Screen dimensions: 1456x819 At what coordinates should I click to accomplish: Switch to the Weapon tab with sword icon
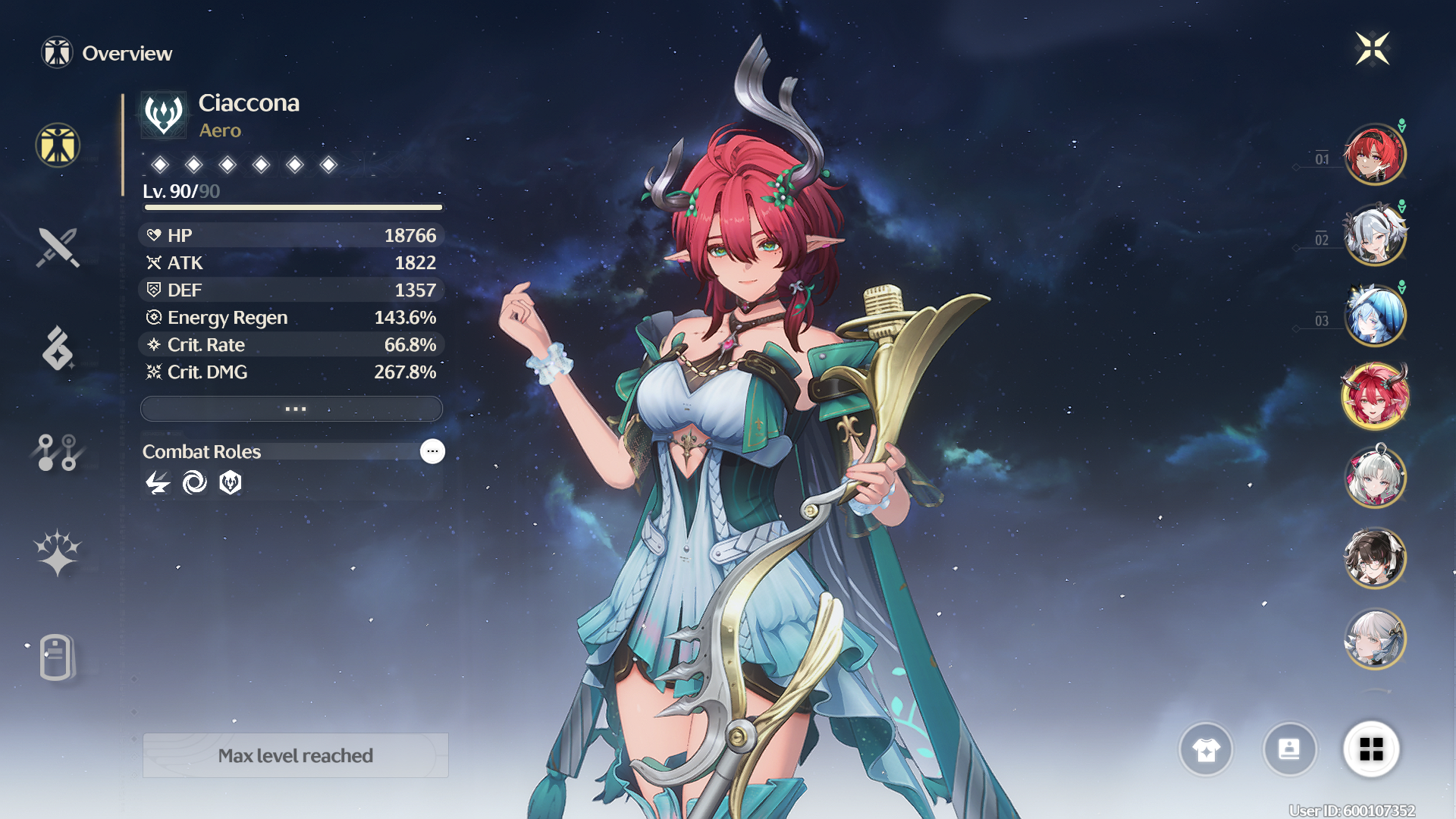(x=58, y=247)
